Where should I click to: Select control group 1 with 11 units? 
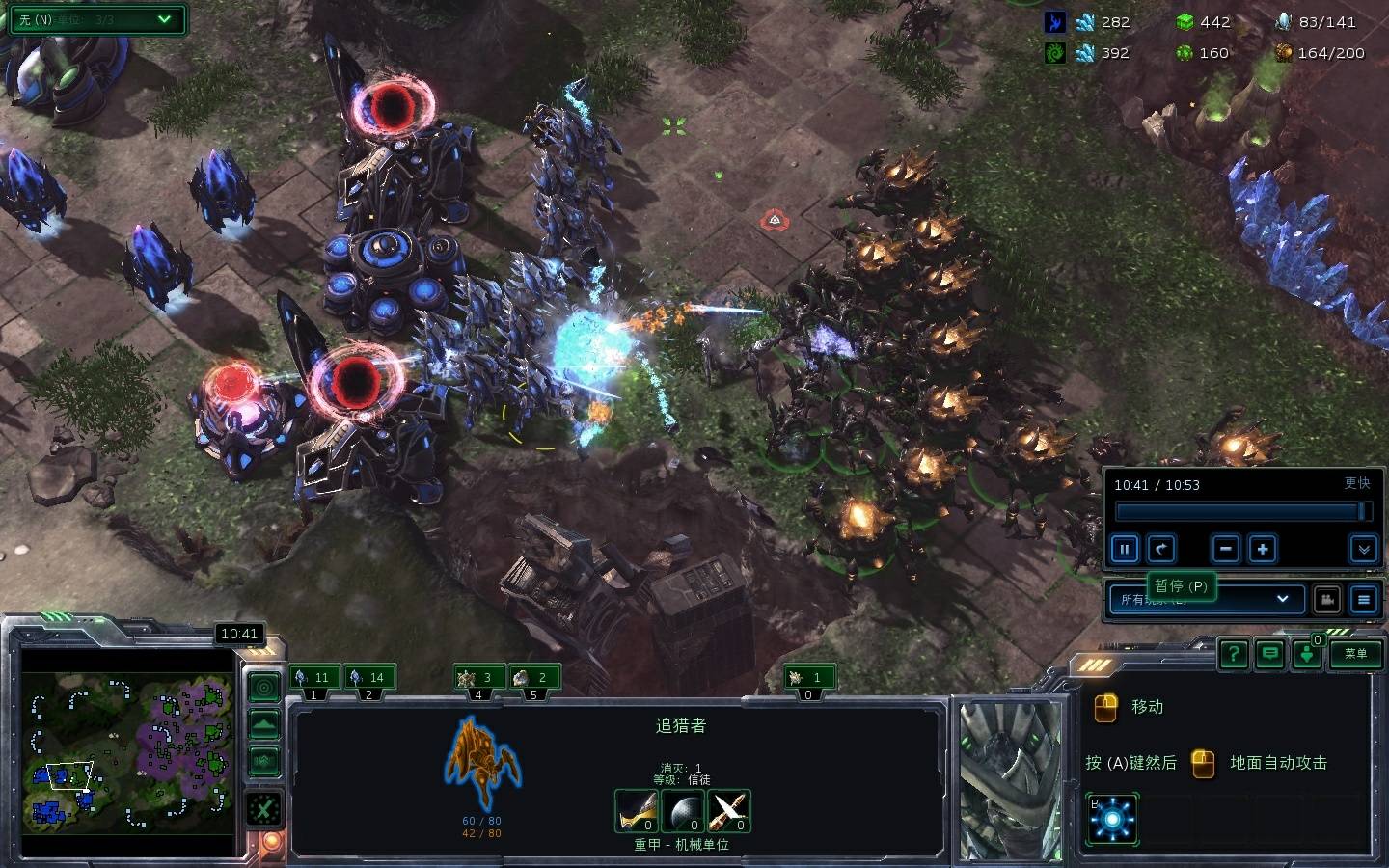[313, 678]
